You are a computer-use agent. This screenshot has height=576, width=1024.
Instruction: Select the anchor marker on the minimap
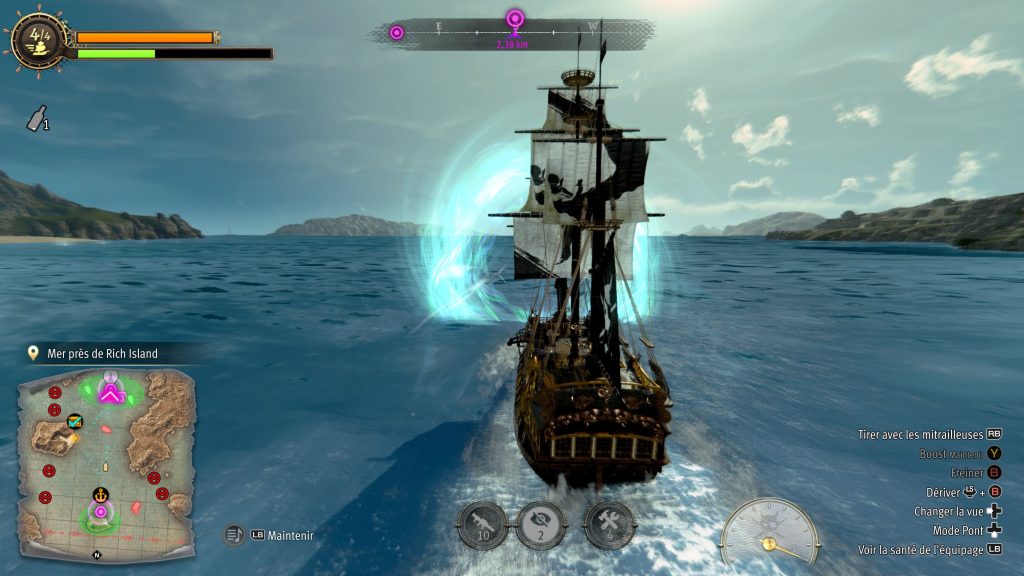(x=100, y=494)
